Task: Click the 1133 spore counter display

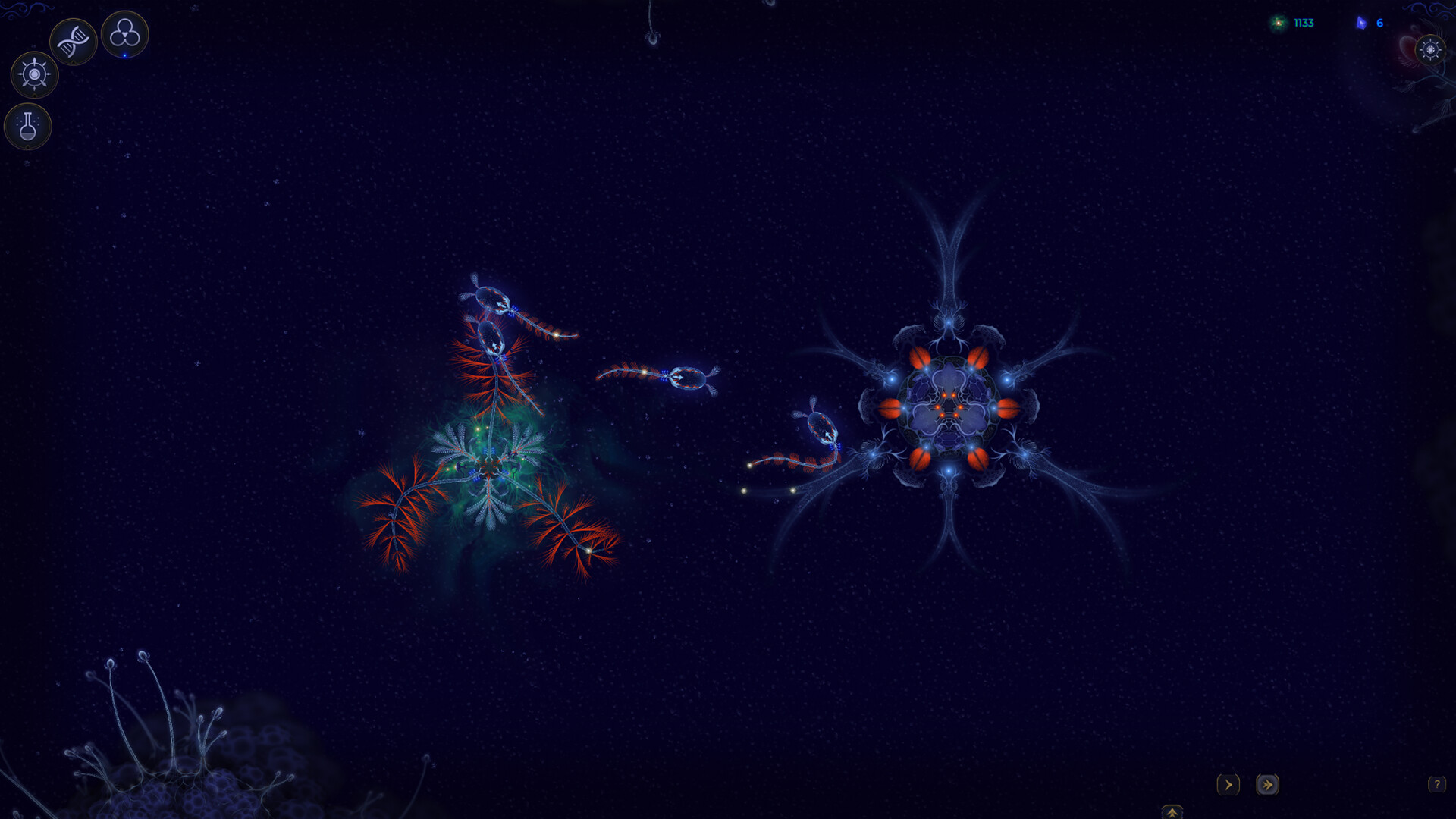Action: (1302, 23)
